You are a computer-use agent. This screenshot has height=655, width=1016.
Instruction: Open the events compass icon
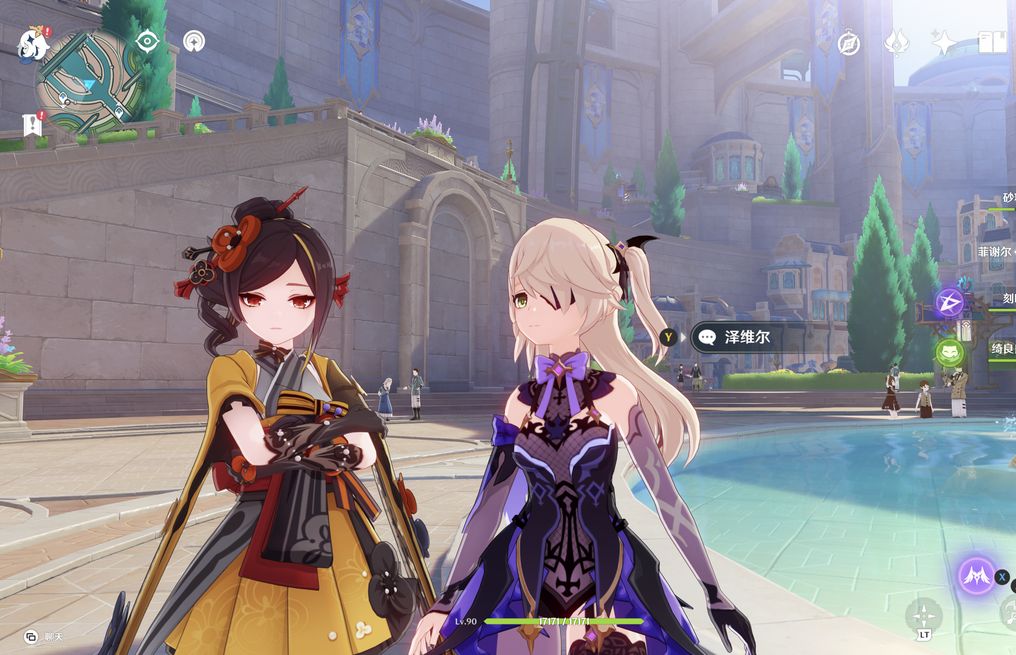coord(849,43)
